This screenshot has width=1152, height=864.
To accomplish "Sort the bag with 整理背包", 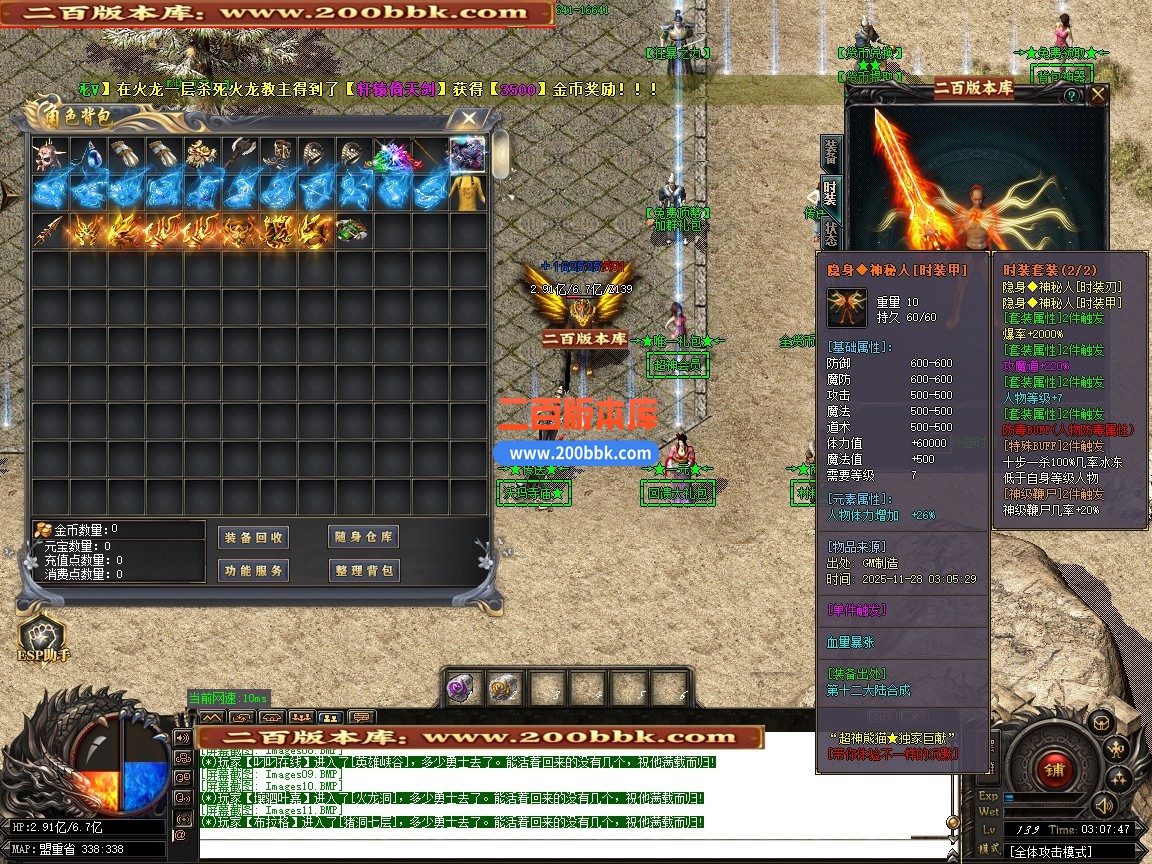I will [x=364, y=571].
